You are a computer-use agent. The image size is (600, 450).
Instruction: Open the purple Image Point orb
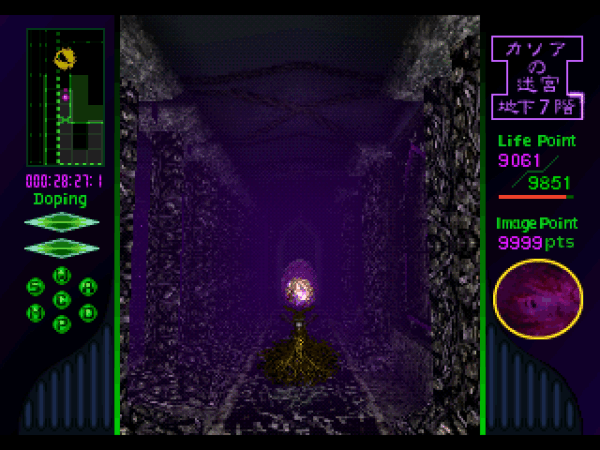[x=538, y=302]
